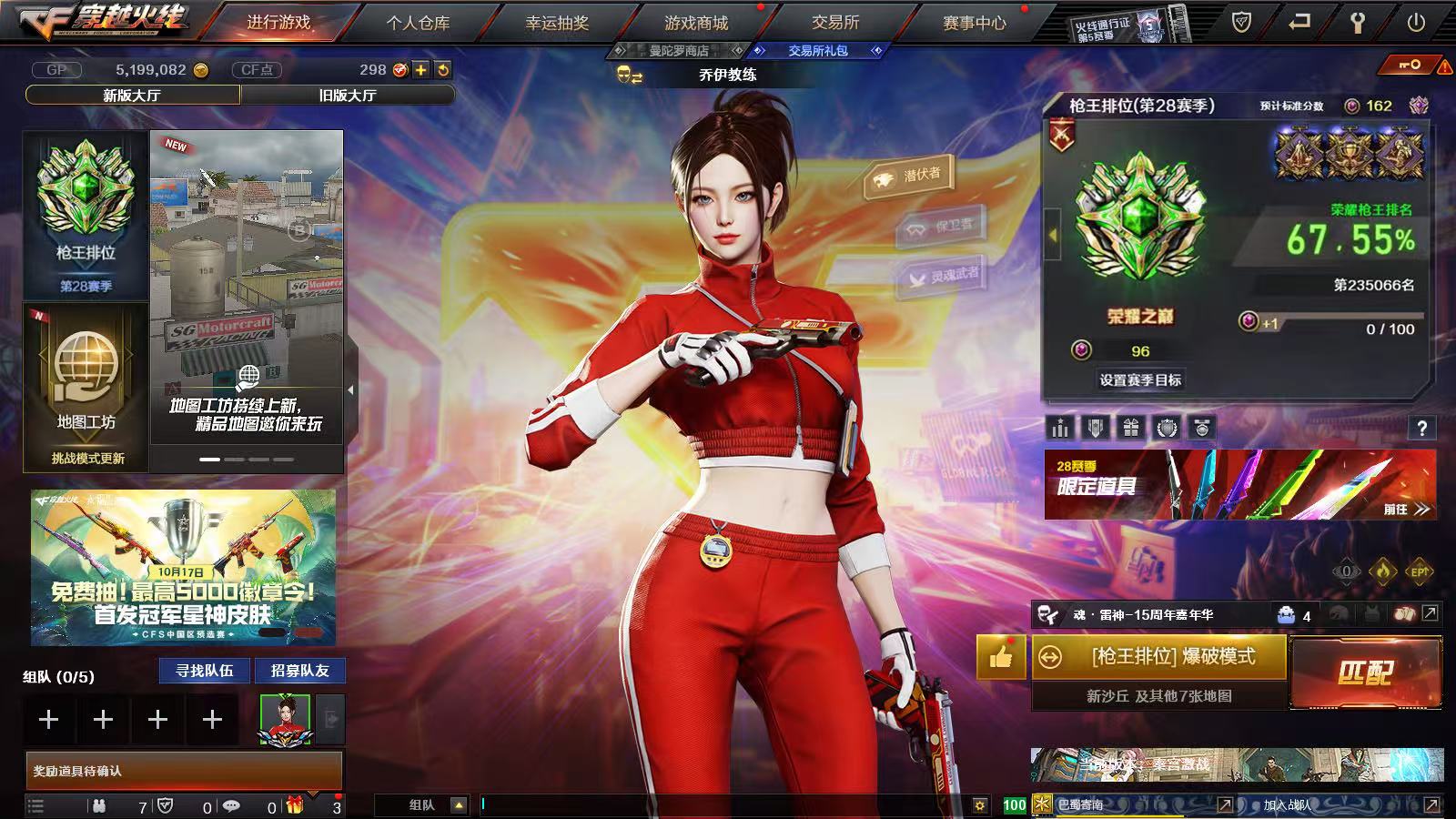This screenshot has width=1456, height=819.
Task: Open the 地图工坊 map workshop tile
Action: (86, 387)
